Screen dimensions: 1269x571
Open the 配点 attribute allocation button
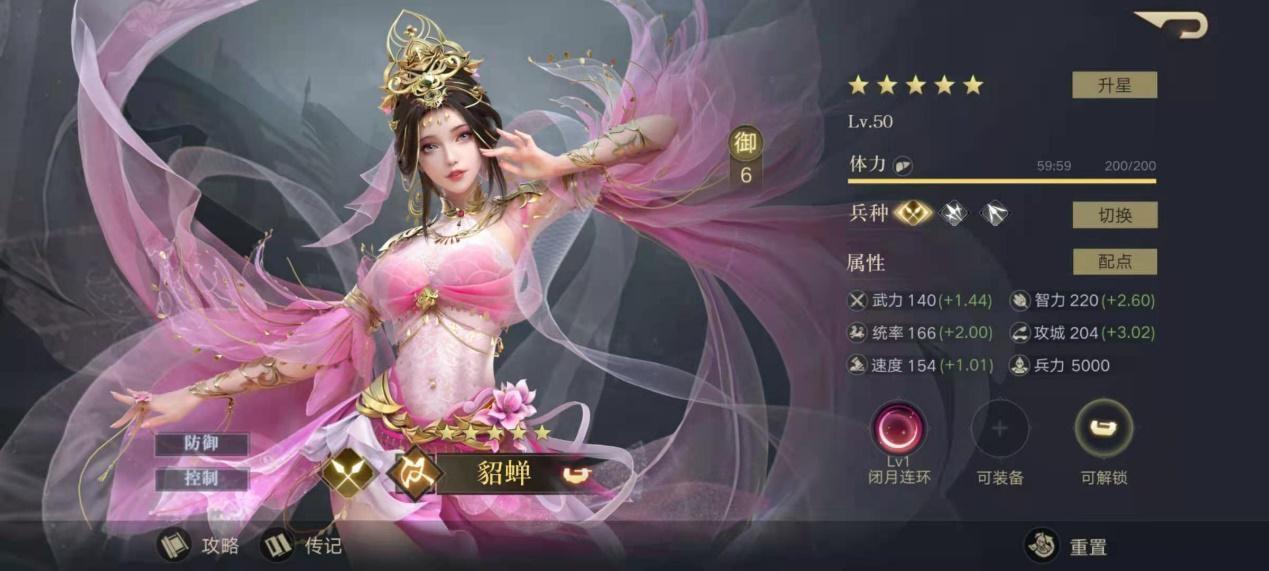[x=1114, y=262]
